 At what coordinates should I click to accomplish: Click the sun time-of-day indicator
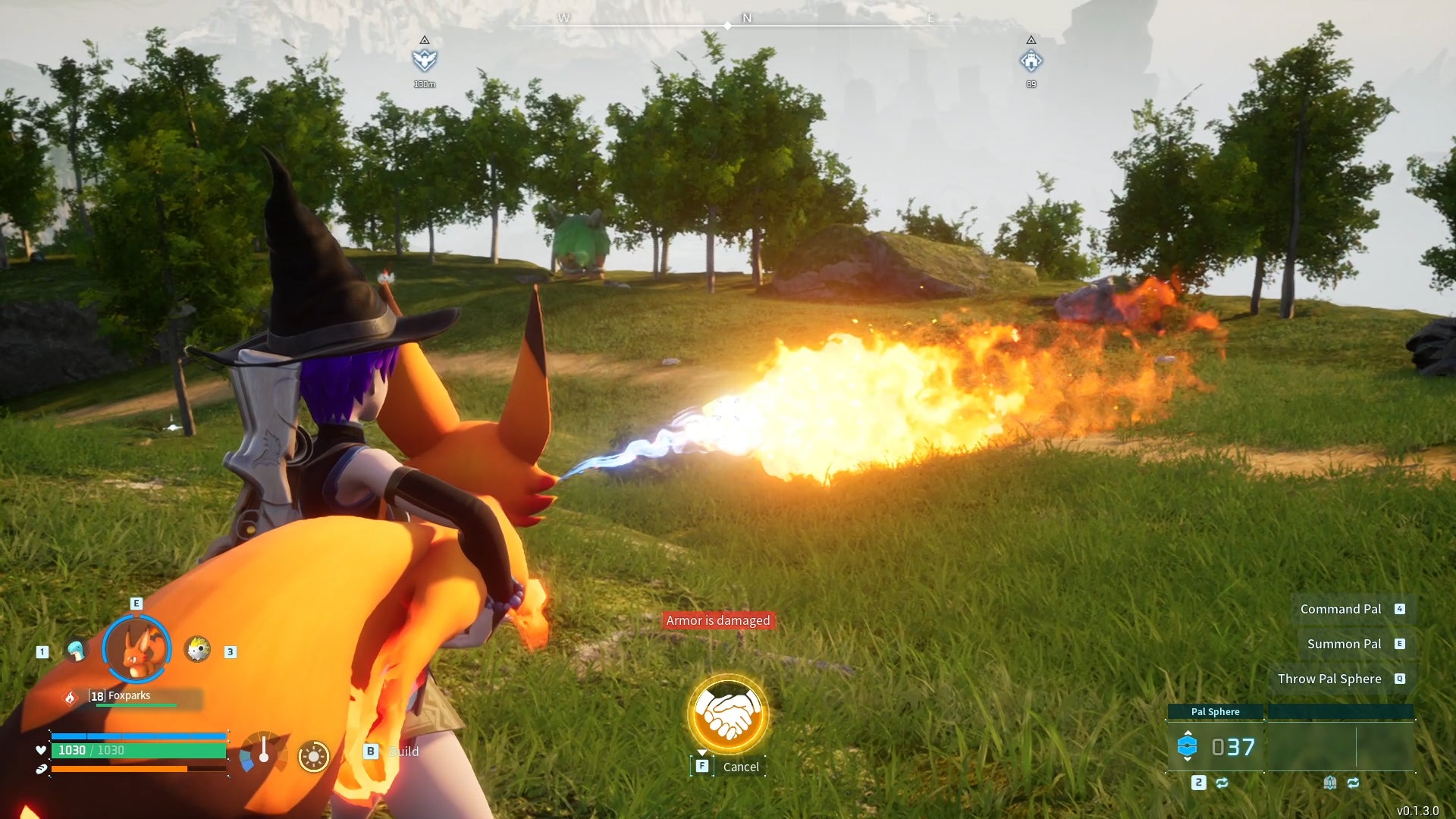313,756
